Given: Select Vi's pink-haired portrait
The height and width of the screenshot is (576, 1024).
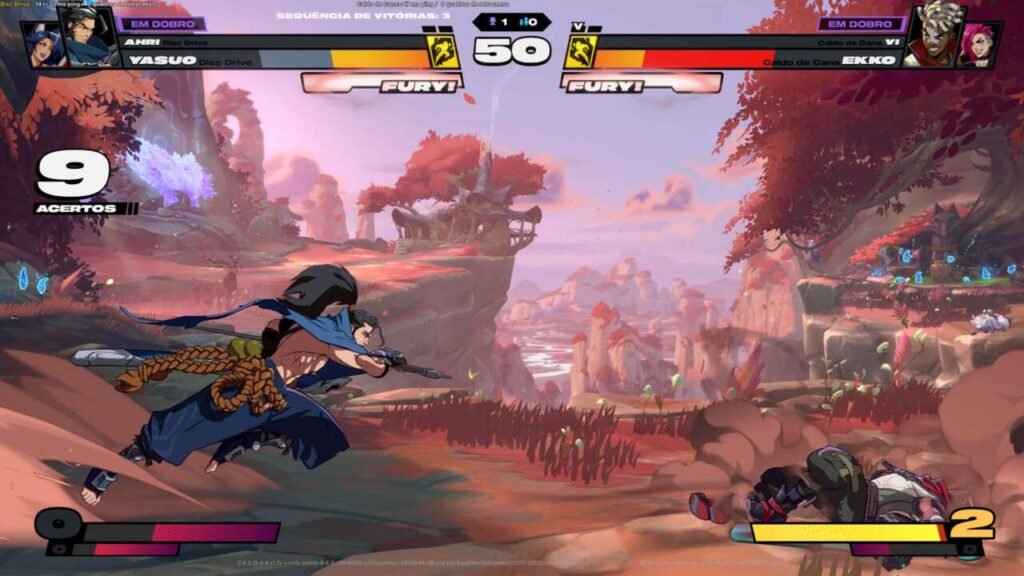Looking at the screenshot, I should pos(978,47).
